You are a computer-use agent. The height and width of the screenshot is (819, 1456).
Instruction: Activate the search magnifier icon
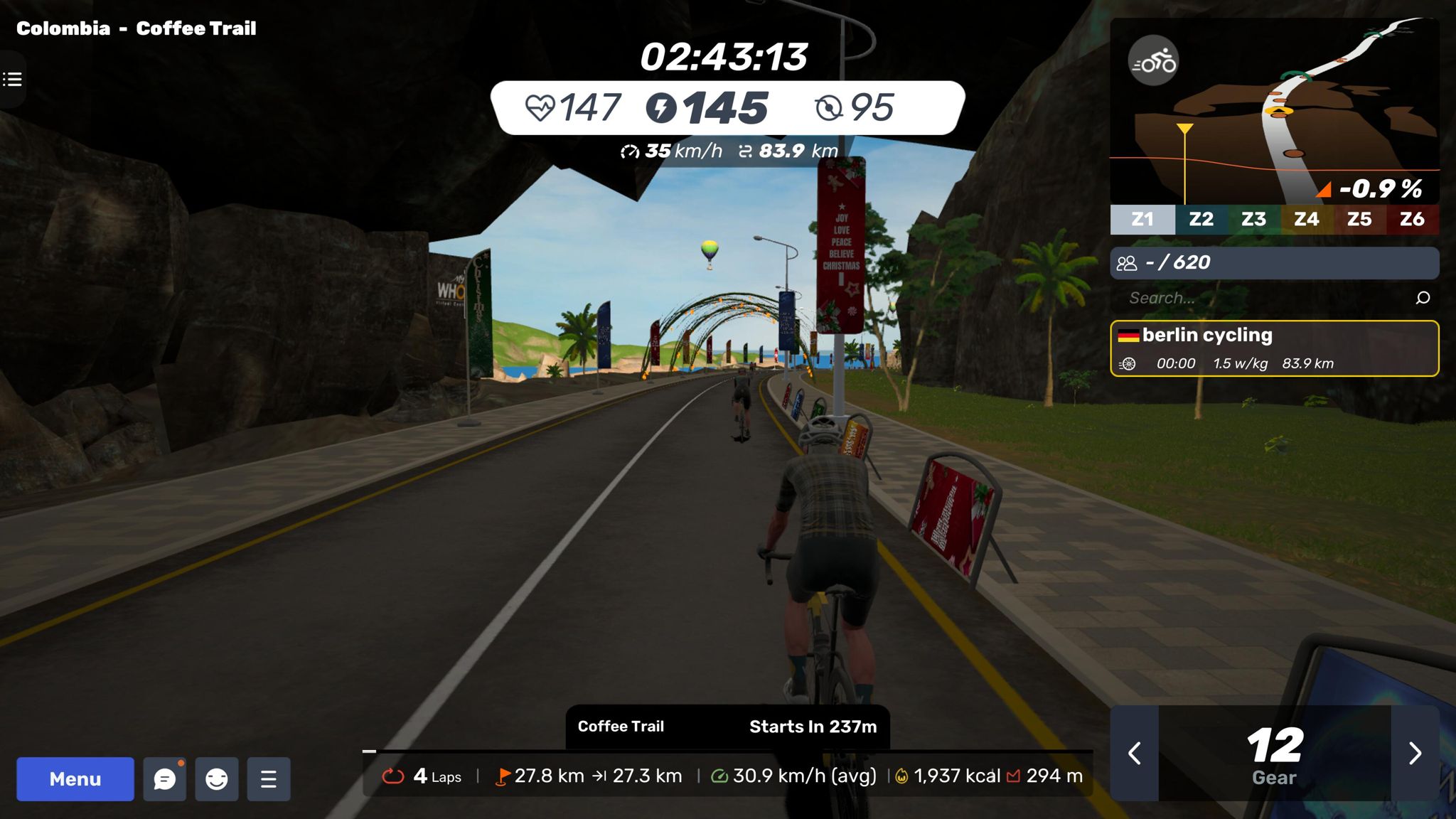point(1423,298)
